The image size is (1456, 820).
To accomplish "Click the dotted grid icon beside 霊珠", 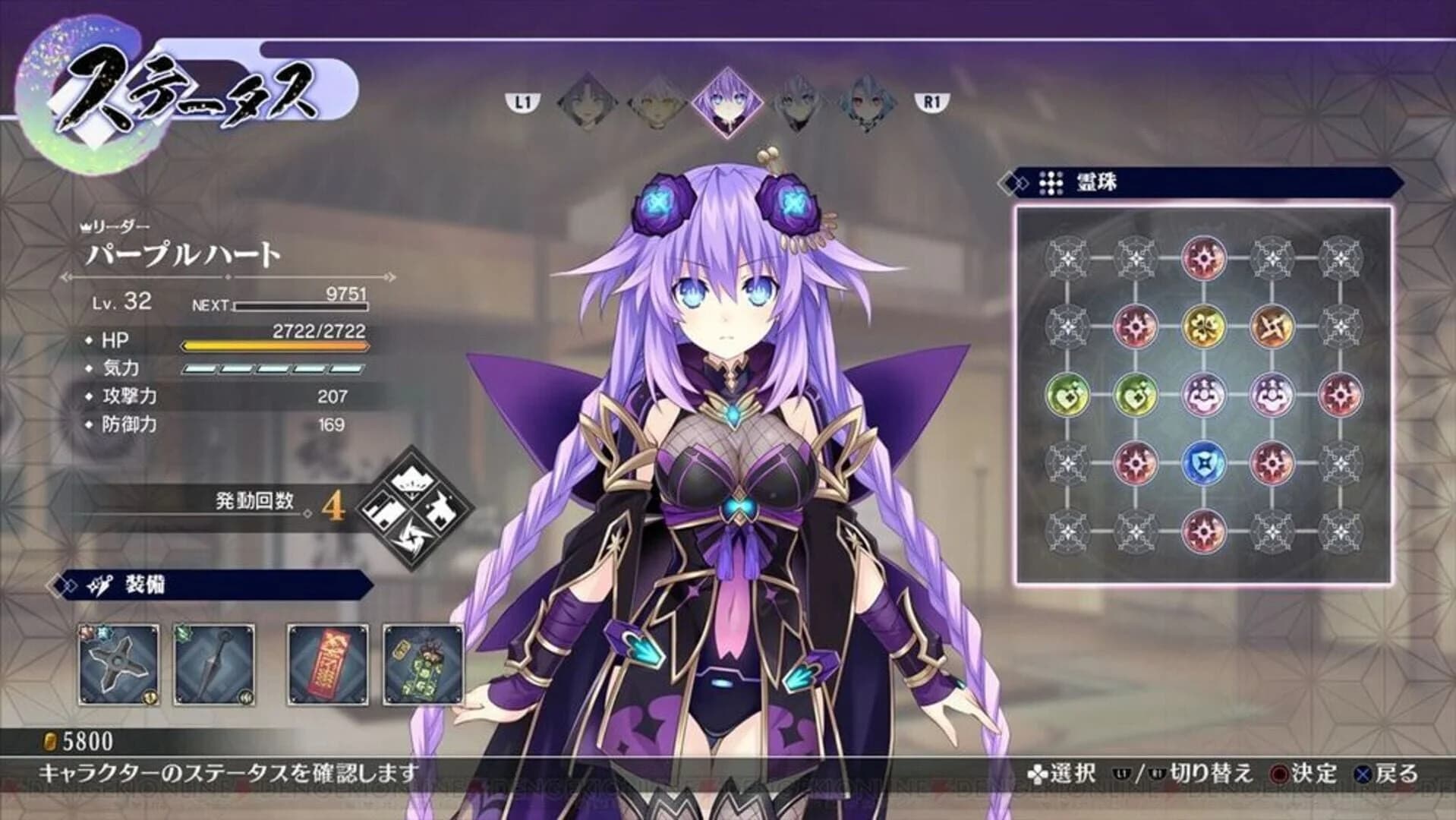I will tap(1051, 182).
